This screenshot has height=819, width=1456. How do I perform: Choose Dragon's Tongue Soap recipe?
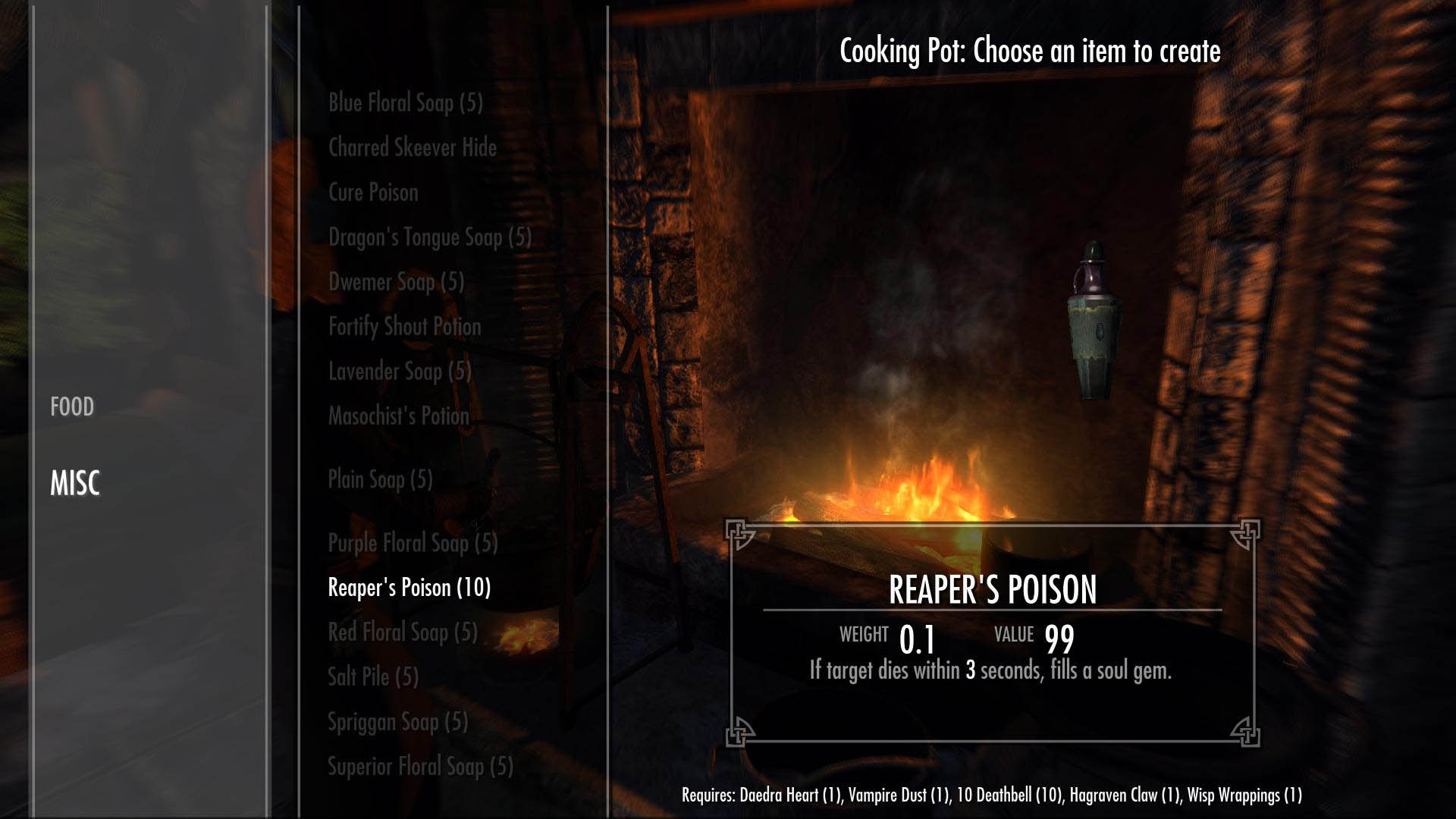429,237
